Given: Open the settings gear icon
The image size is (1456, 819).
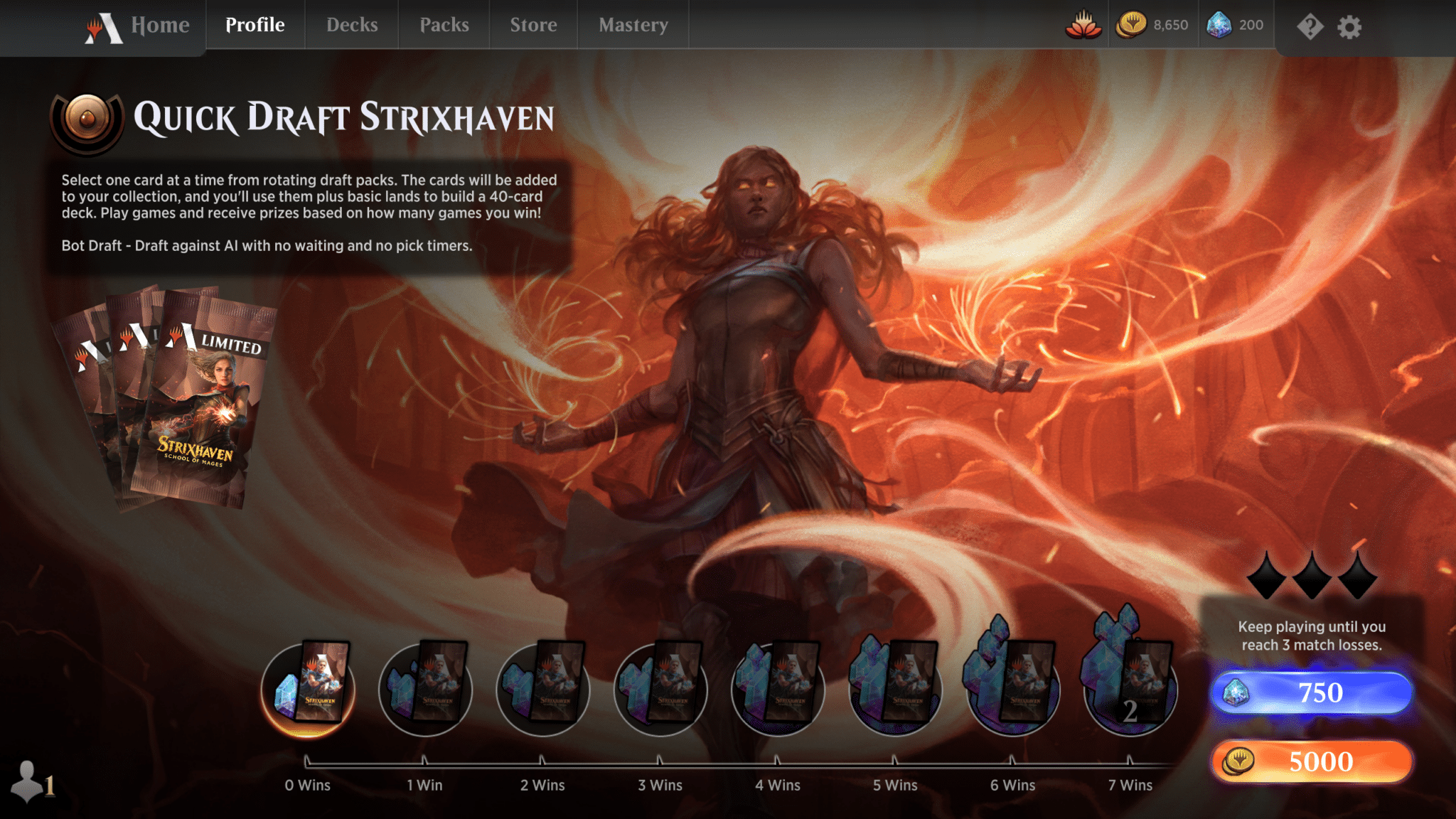Looking at the screenshot, I should [x=1349, y=27].
